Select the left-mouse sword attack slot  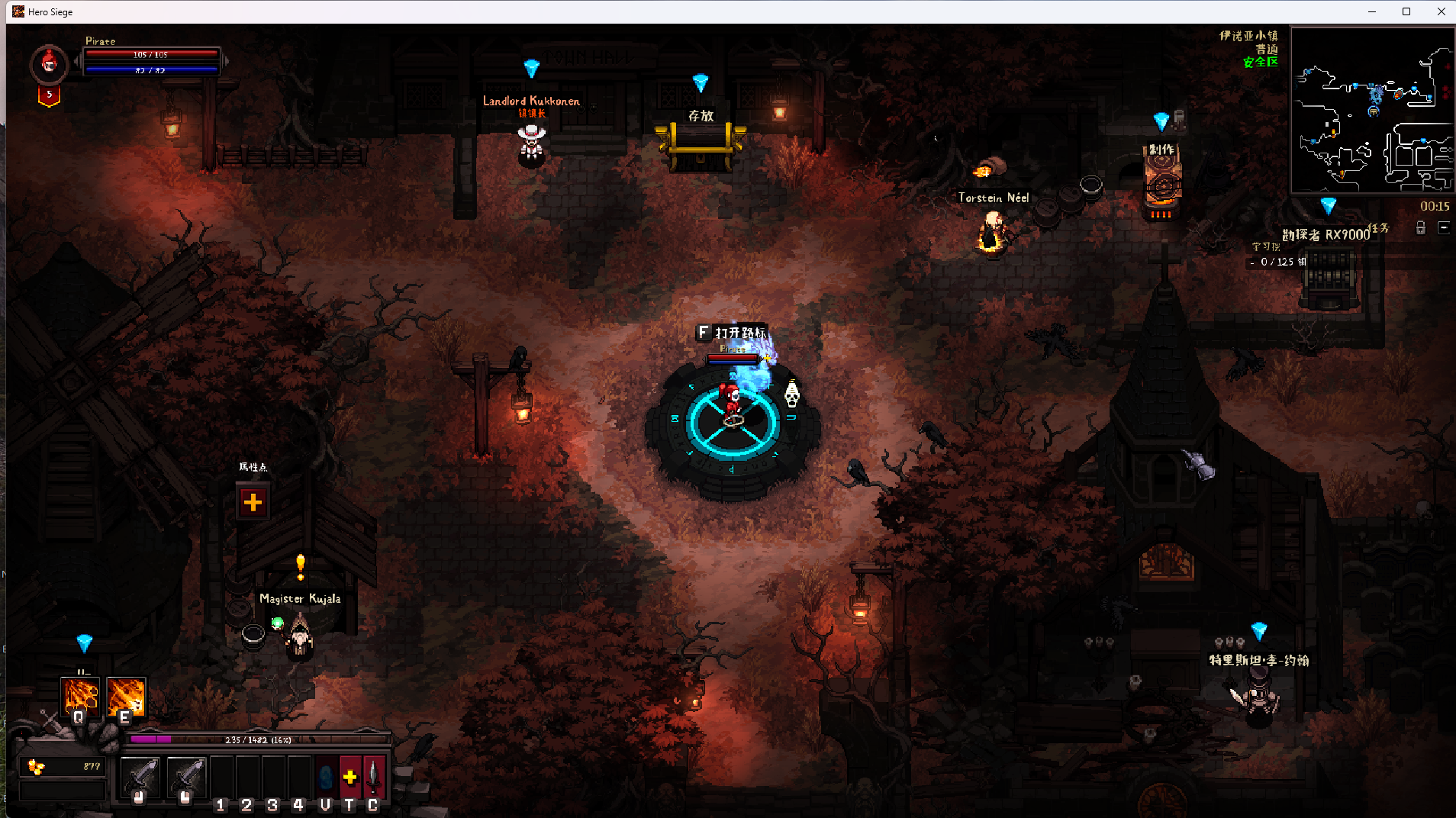(140, 778)
